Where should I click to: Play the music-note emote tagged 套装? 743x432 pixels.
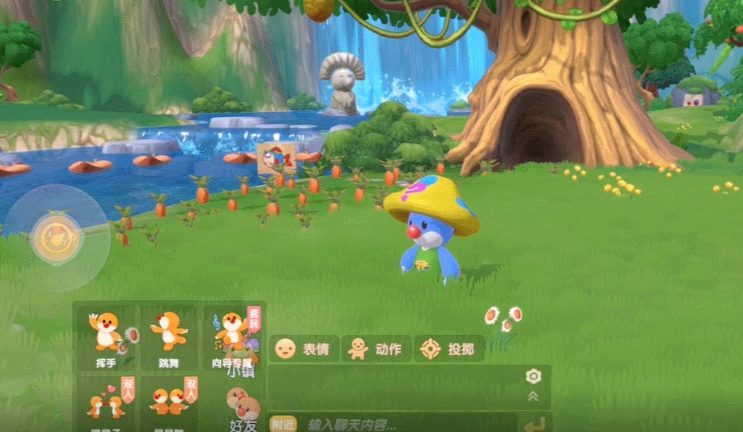[233, 335]
